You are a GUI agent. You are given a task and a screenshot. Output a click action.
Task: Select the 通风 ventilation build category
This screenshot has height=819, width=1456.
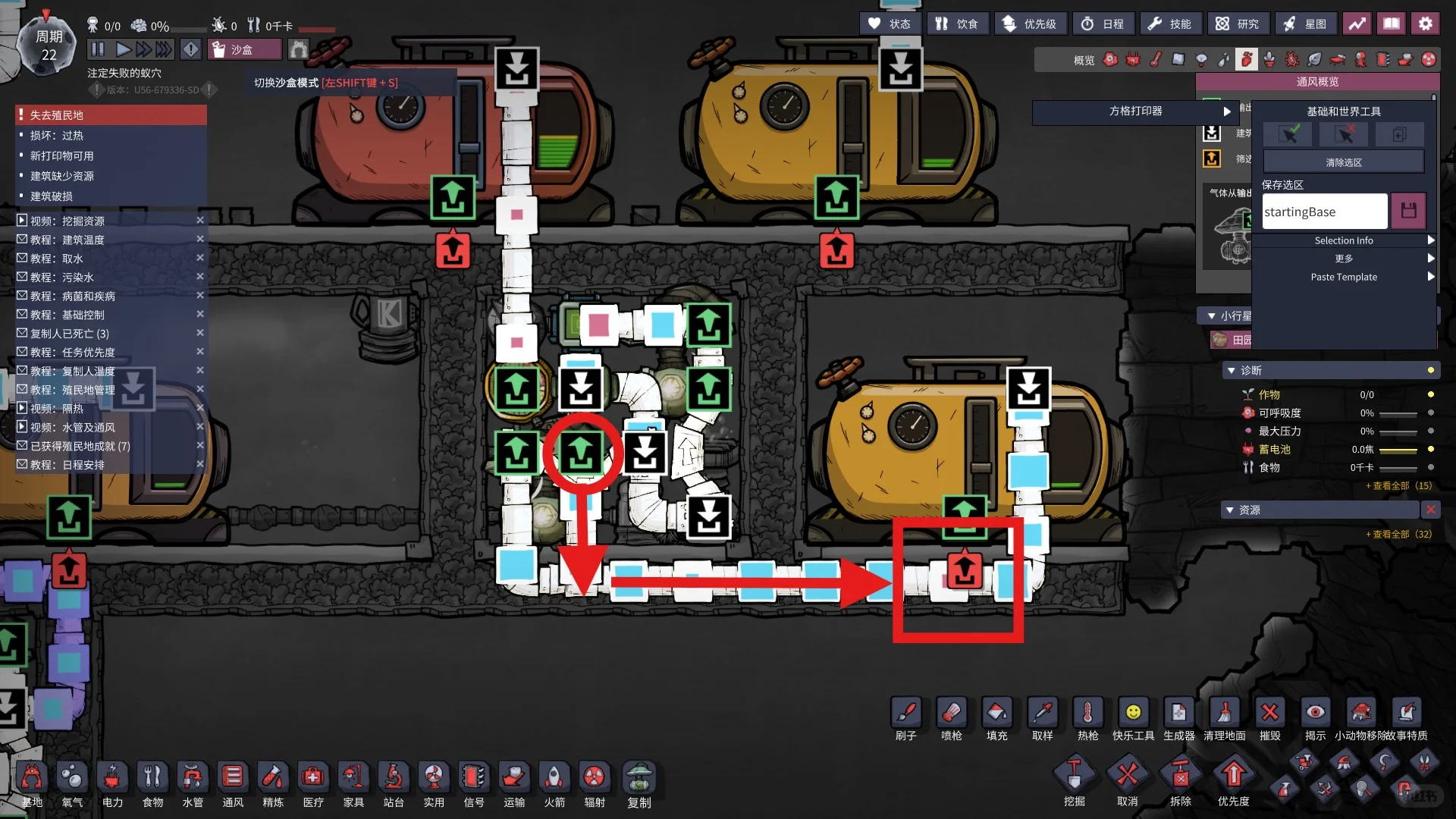pos(233,783)
